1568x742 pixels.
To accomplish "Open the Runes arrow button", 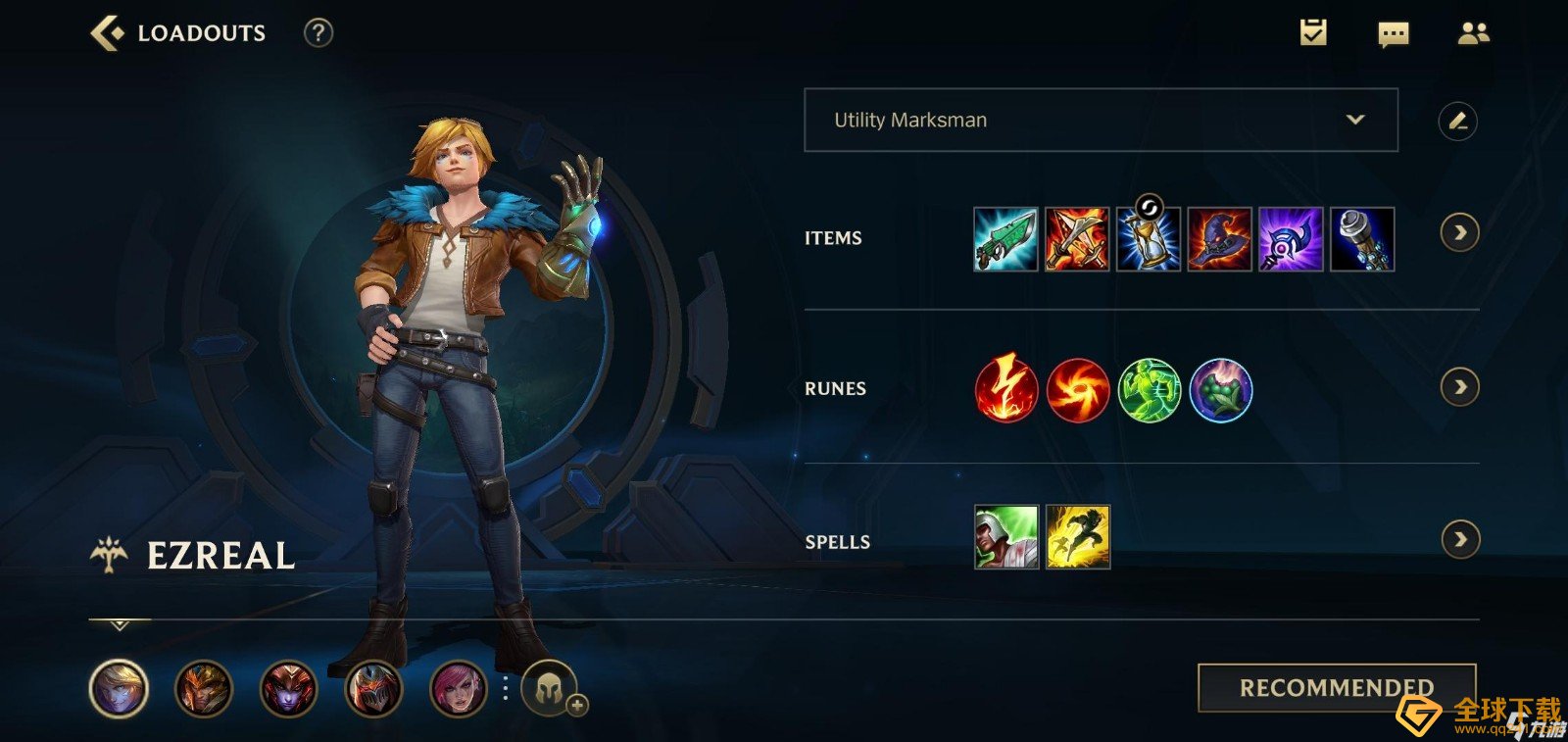I will [x=1459, y=387].
